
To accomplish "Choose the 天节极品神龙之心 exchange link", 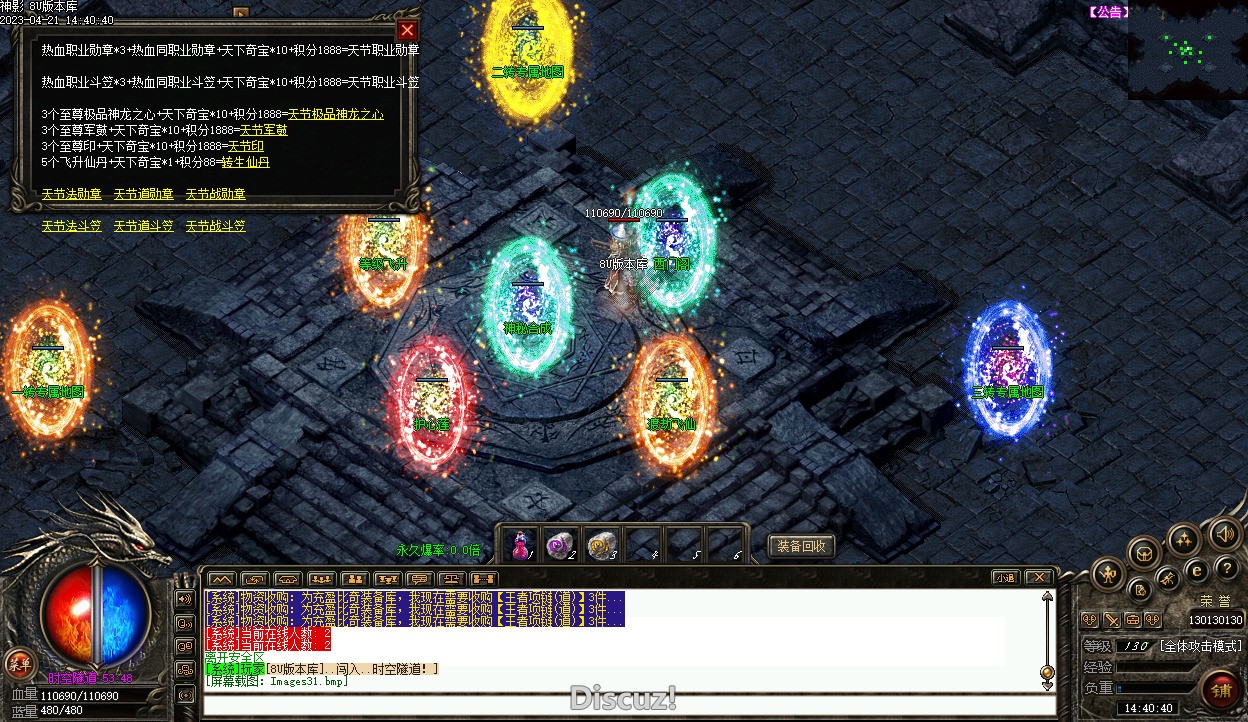I will tap(335, 115).
